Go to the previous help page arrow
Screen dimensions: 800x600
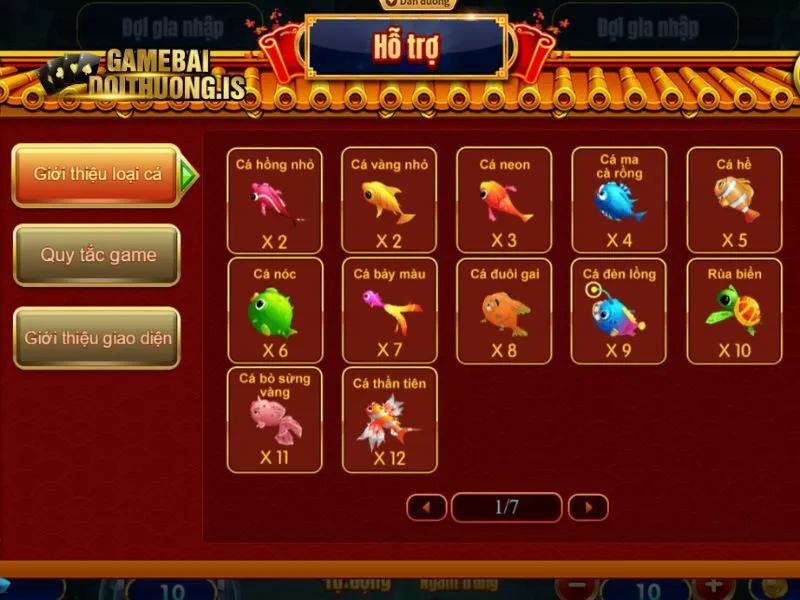(427, 507)
